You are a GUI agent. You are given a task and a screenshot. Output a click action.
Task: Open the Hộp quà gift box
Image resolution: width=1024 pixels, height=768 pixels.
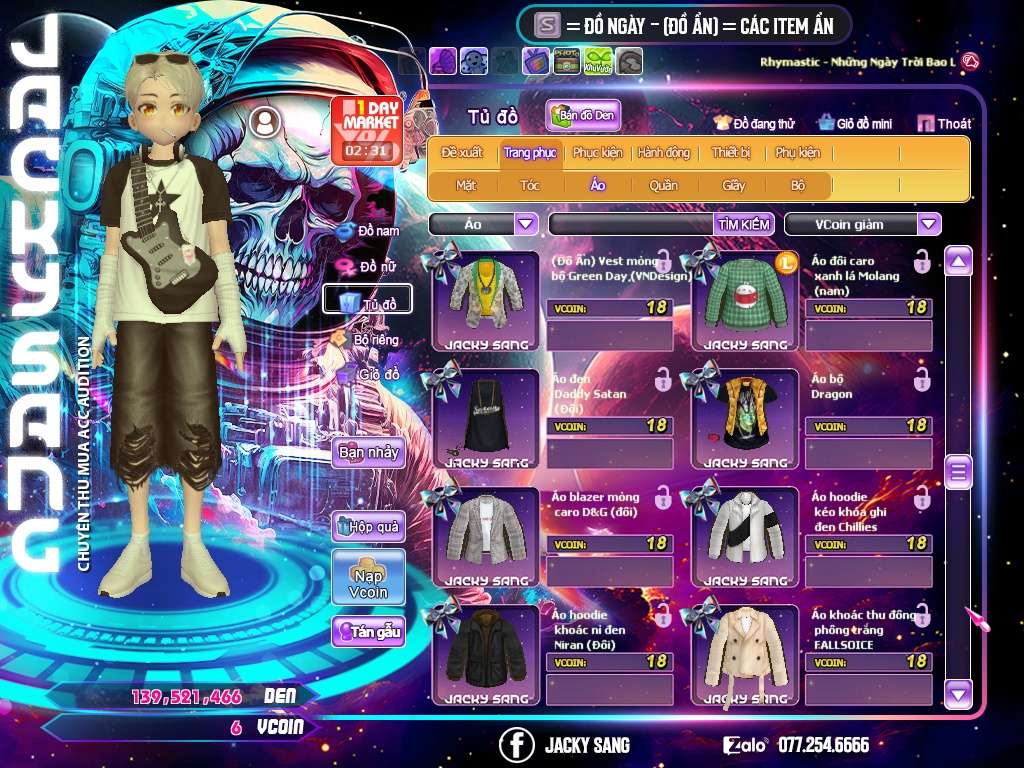coord(368,526)
